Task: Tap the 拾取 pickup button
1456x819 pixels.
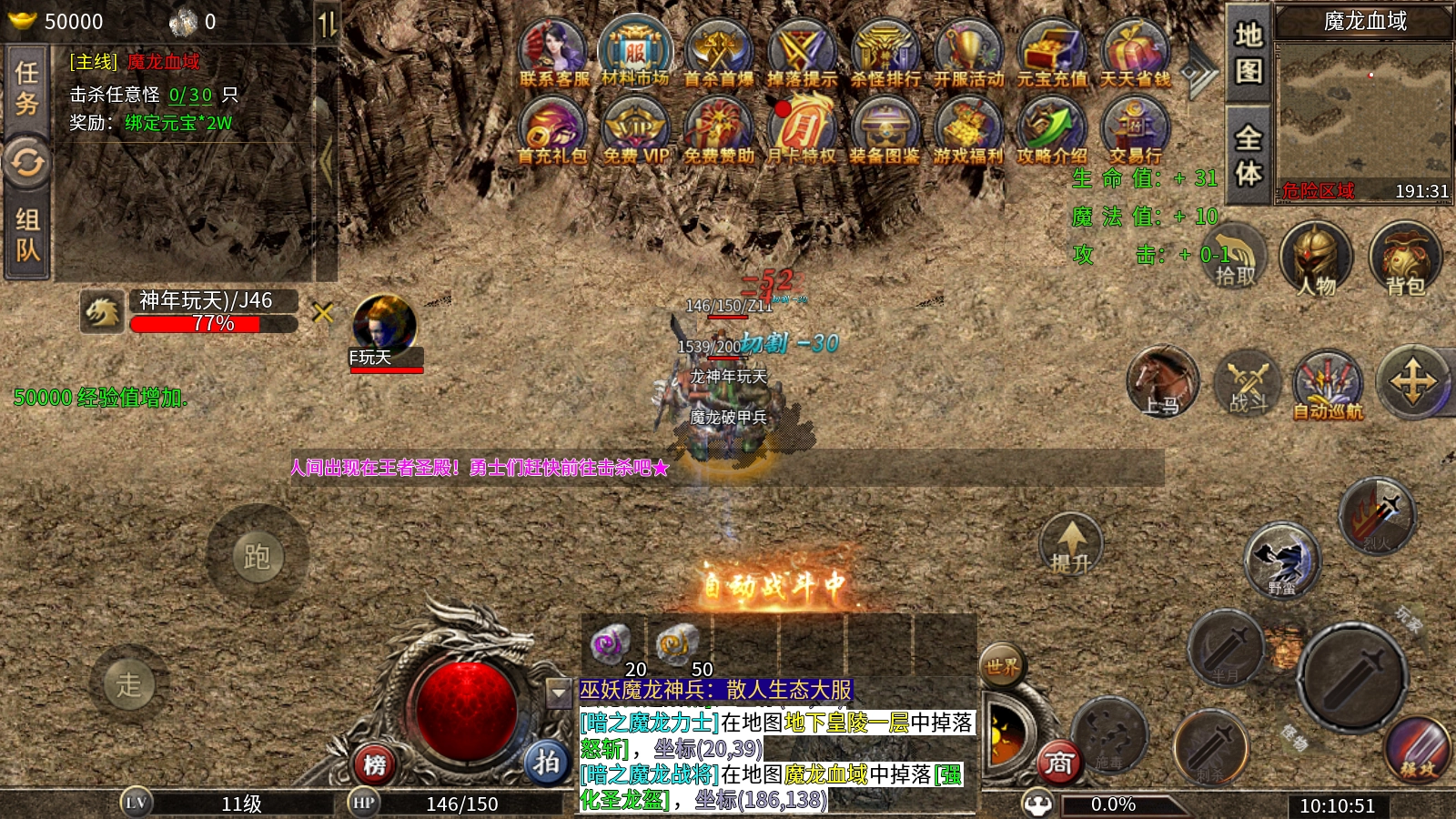Action: [1234, 257]
